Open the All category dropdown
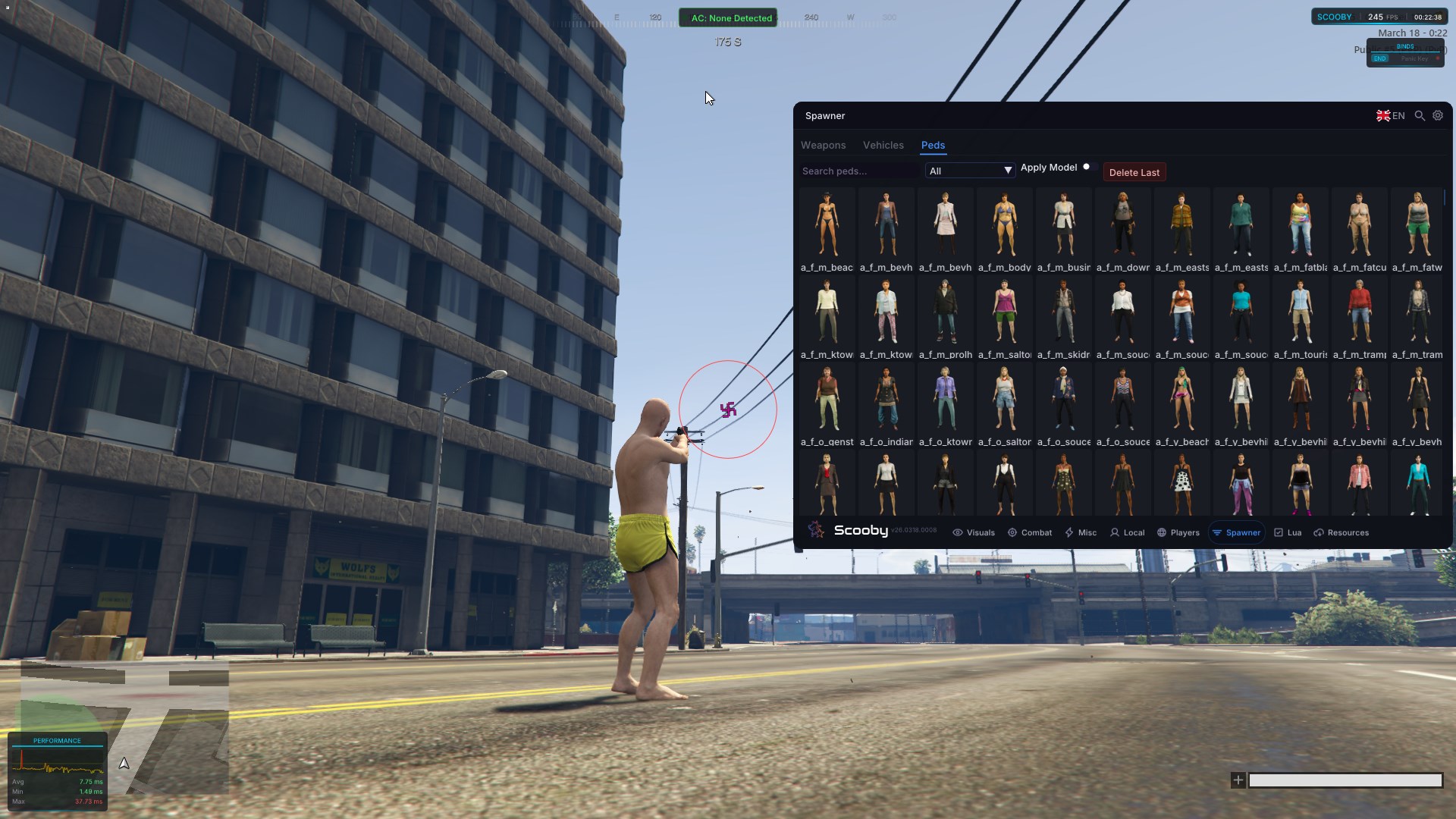This screenshot has width=1456, height=819. [x=969, y=170]
